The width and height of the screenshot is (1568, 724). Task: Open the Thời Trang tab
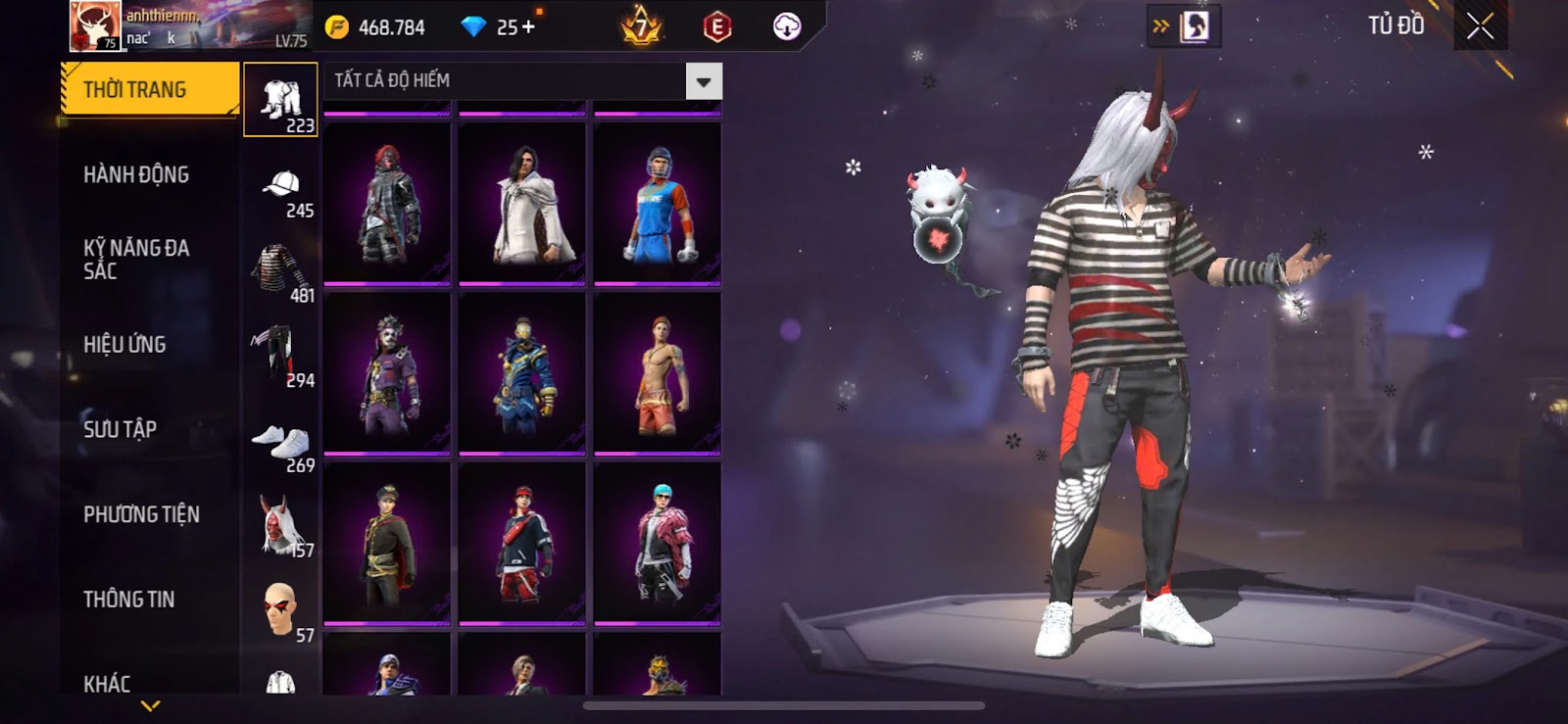pos(149,89)
